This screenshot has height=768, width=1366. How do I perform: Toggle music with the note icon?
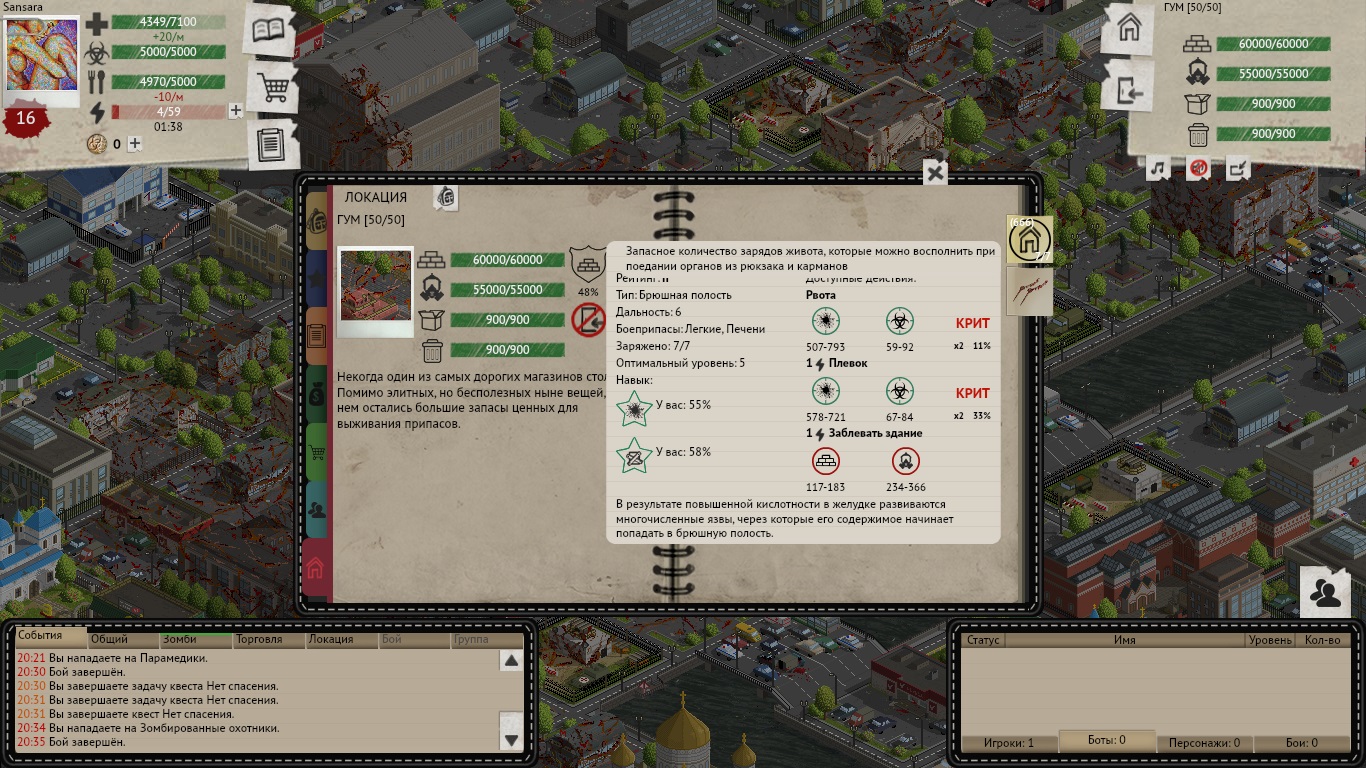[x=1158, y=169]
